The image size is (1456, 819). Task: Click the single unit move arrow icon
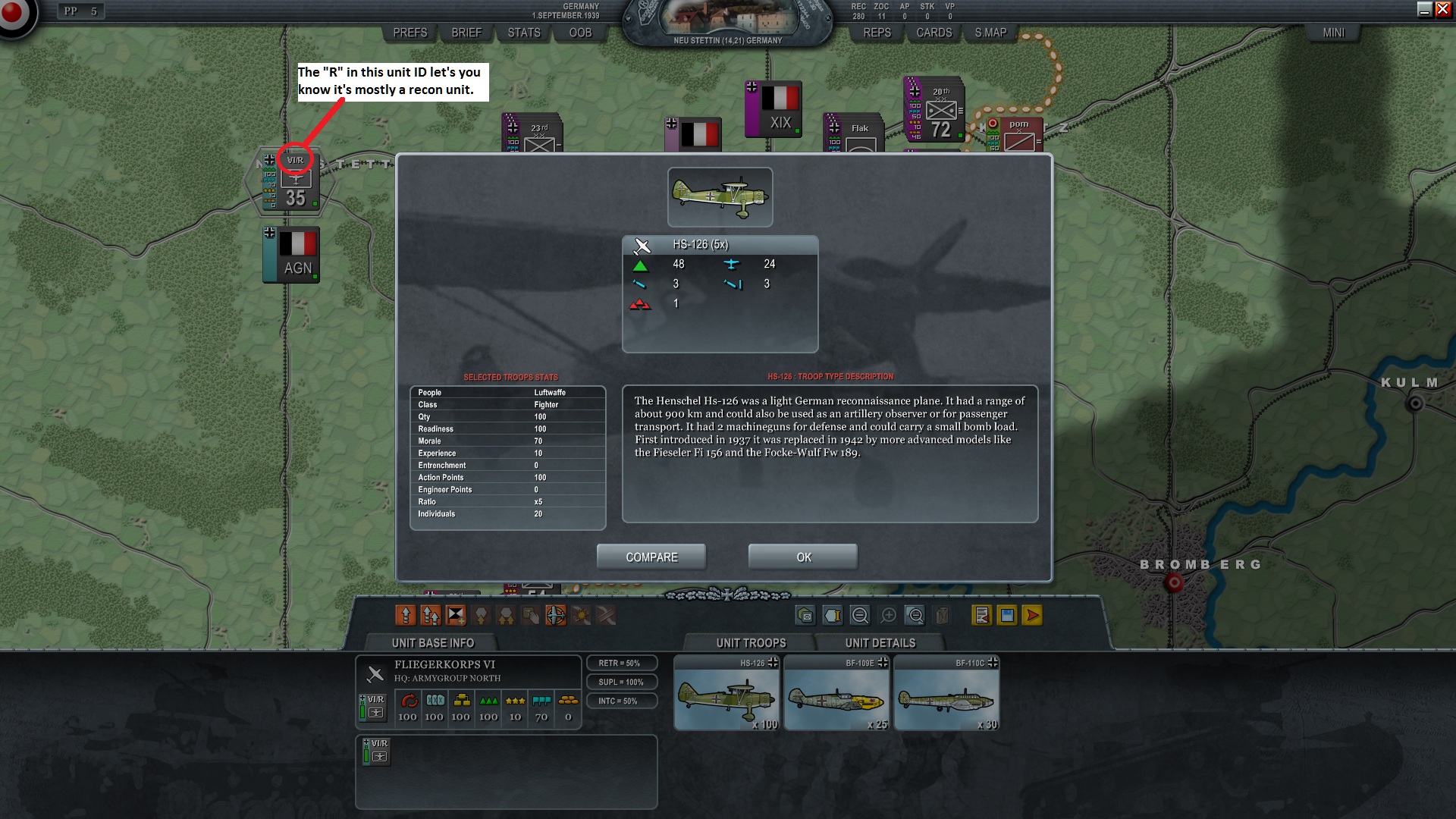[x=407, y=616]
